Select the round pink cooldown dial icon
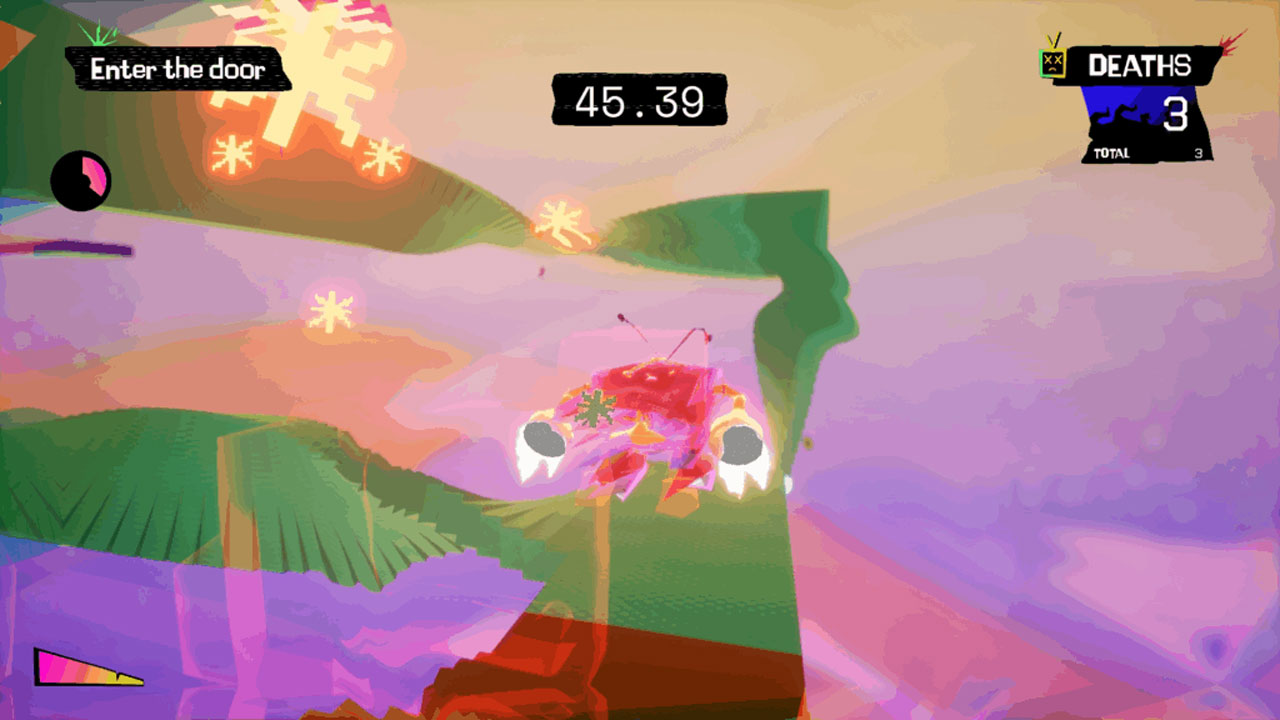 [x=81, y=181]
